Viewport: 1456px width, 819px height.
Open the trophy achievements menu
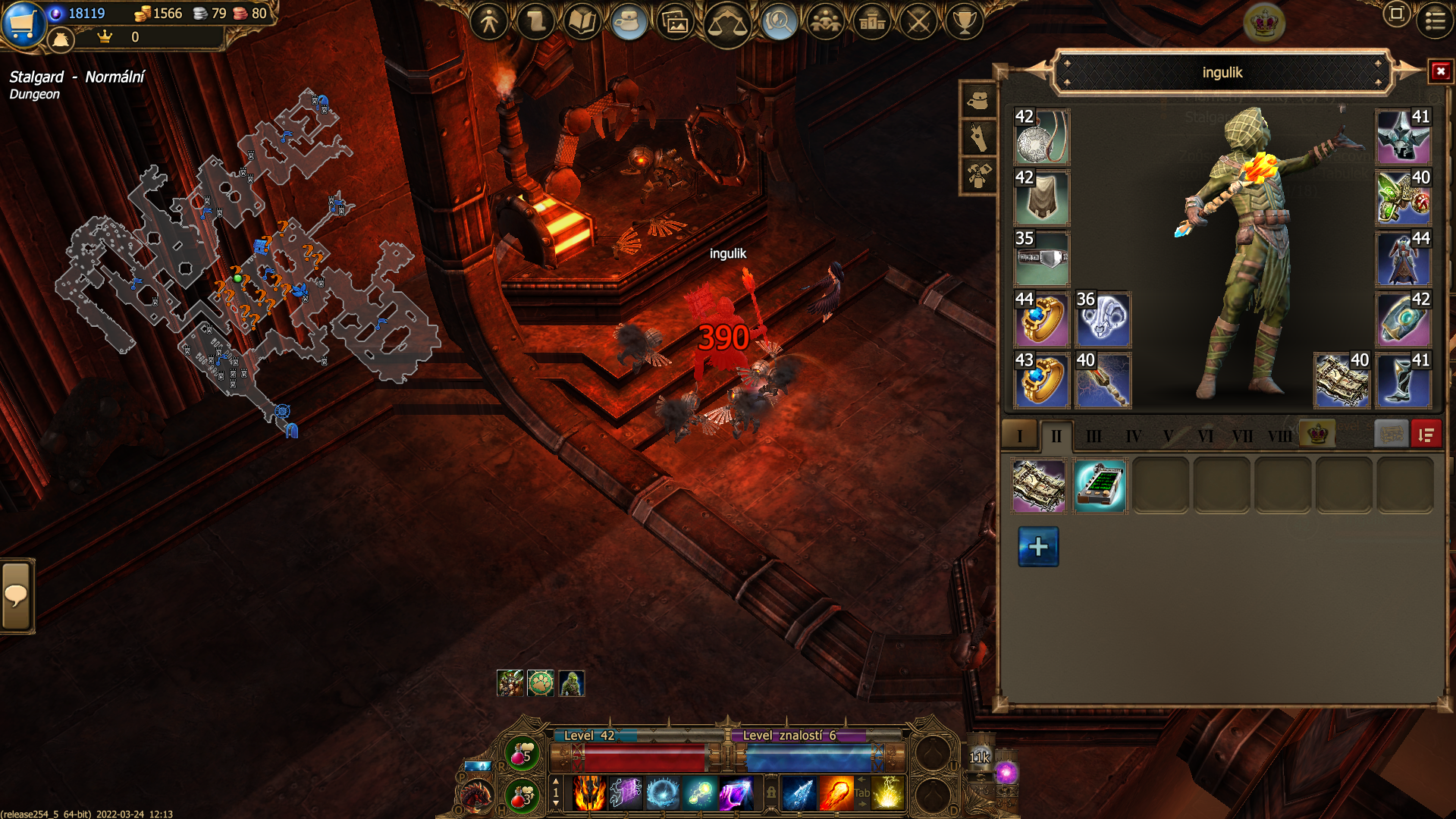(964, 21)
